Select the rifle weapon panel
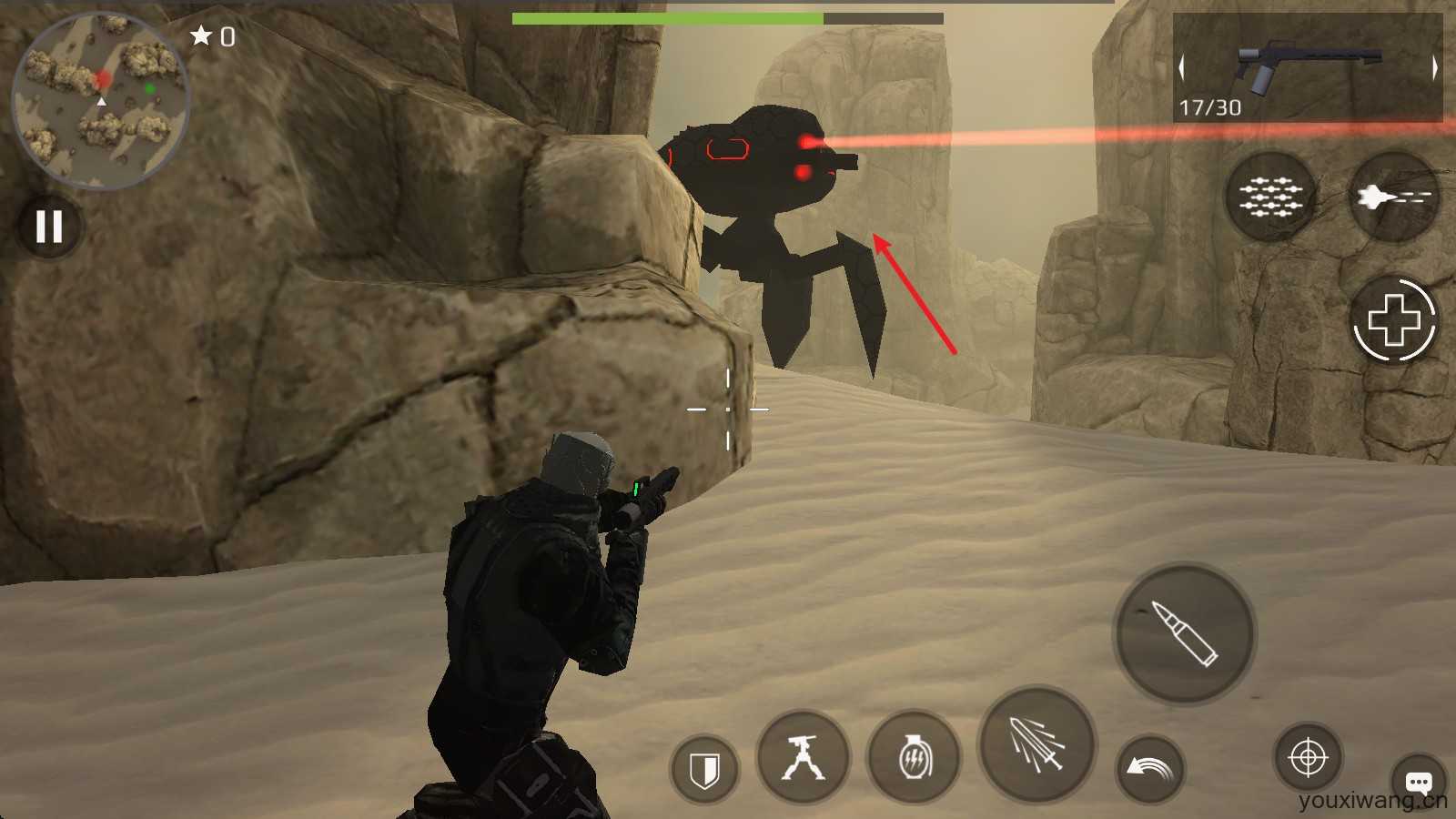The image size is (1456, 819). tap(1308, 67)
